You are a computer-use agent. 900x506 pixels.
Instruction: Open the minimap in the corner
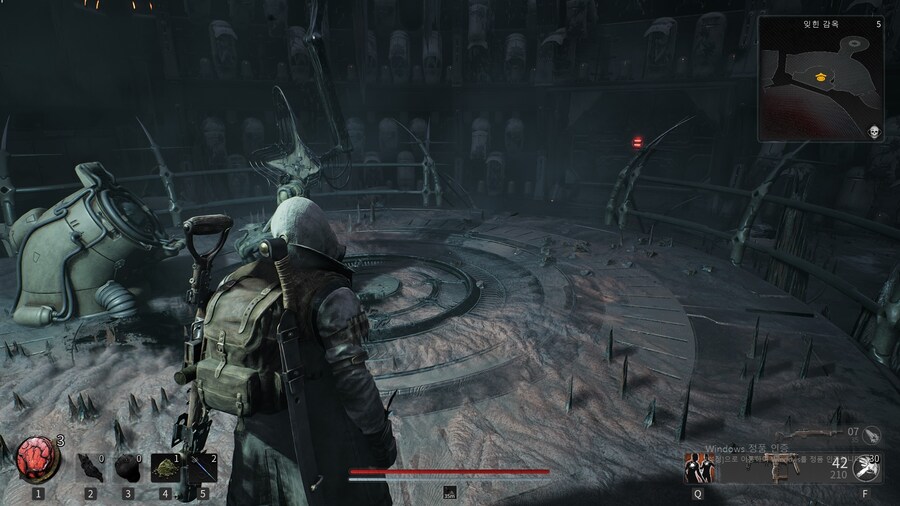[x=820, y=78]
